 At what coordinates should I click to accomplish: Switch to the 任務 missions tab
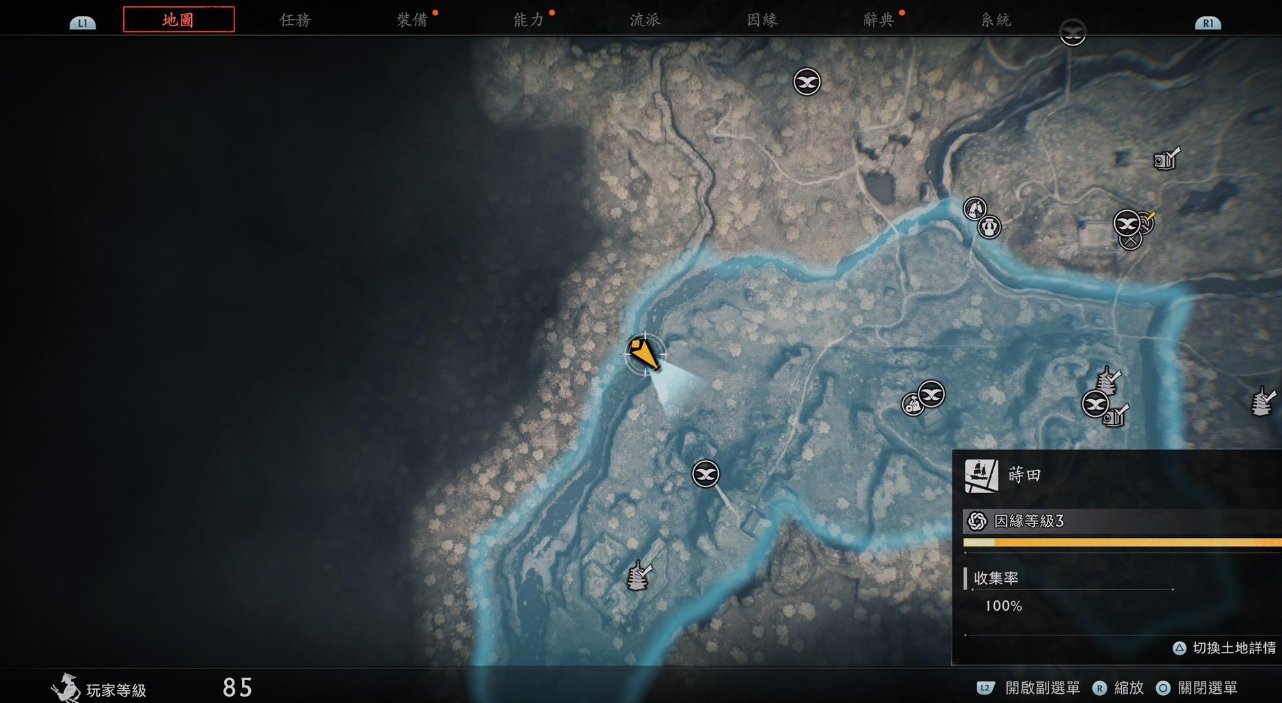coord(295,20)
